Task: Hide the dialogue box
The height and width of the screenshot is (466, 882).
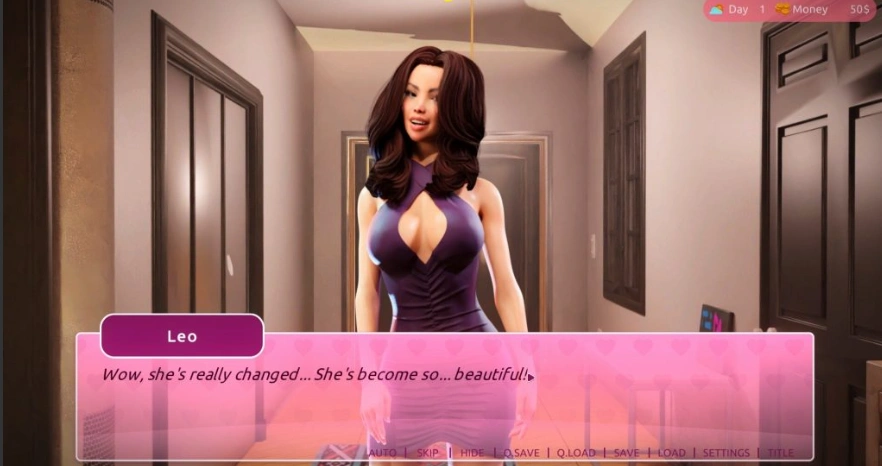Action: (472, 453)
